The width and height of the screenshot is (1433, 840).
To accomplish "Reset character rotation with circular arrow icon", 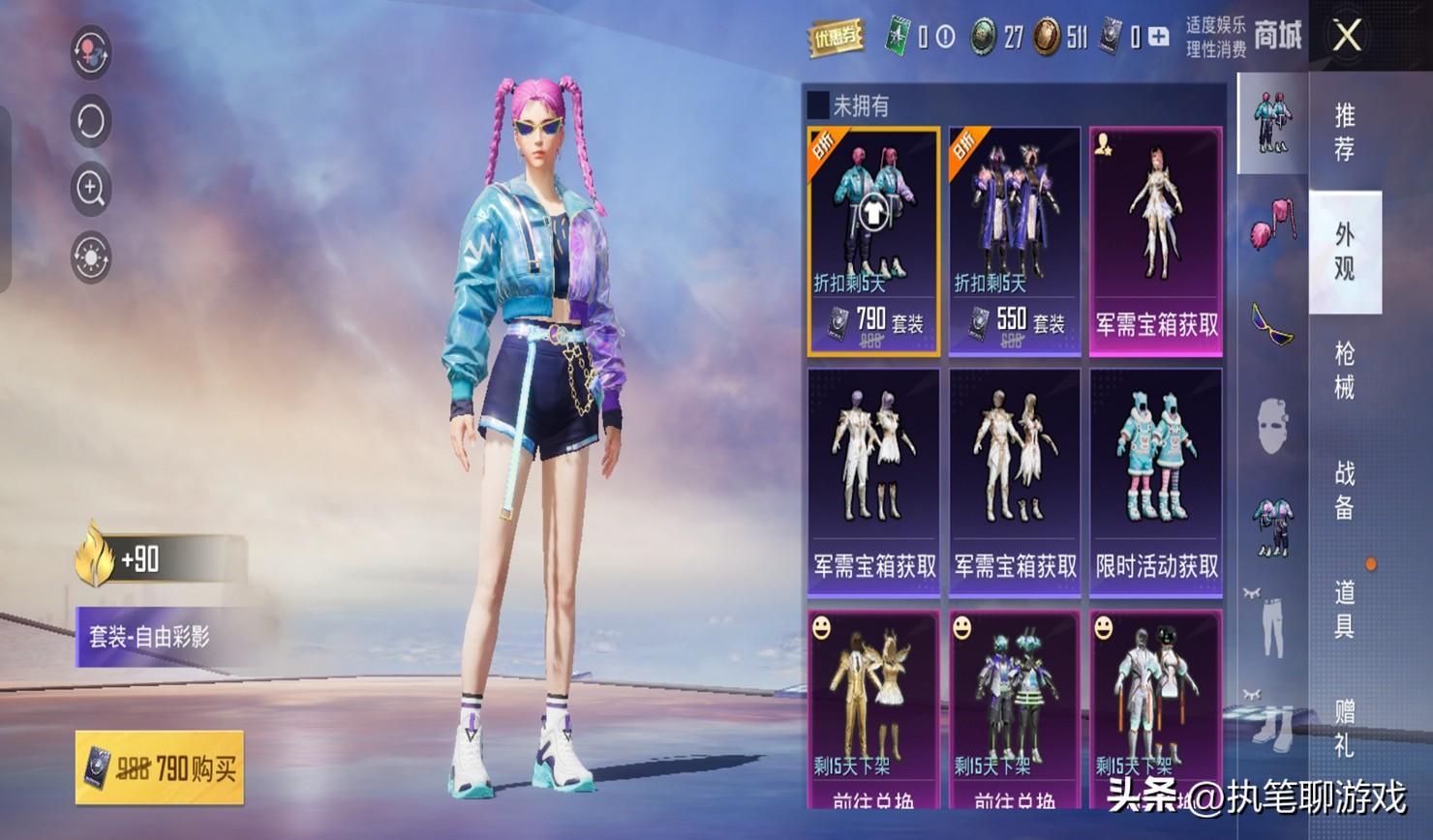I will coord(91,121).
